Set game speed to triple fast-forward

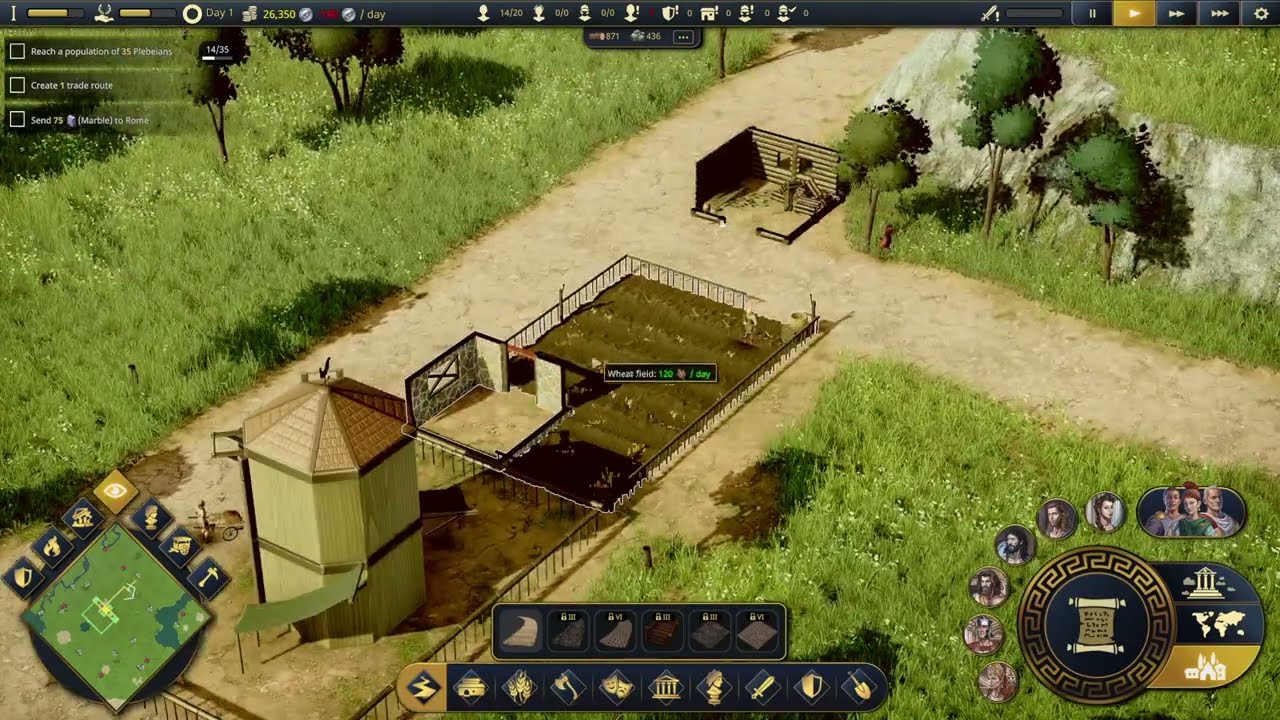pos(1219,14)
